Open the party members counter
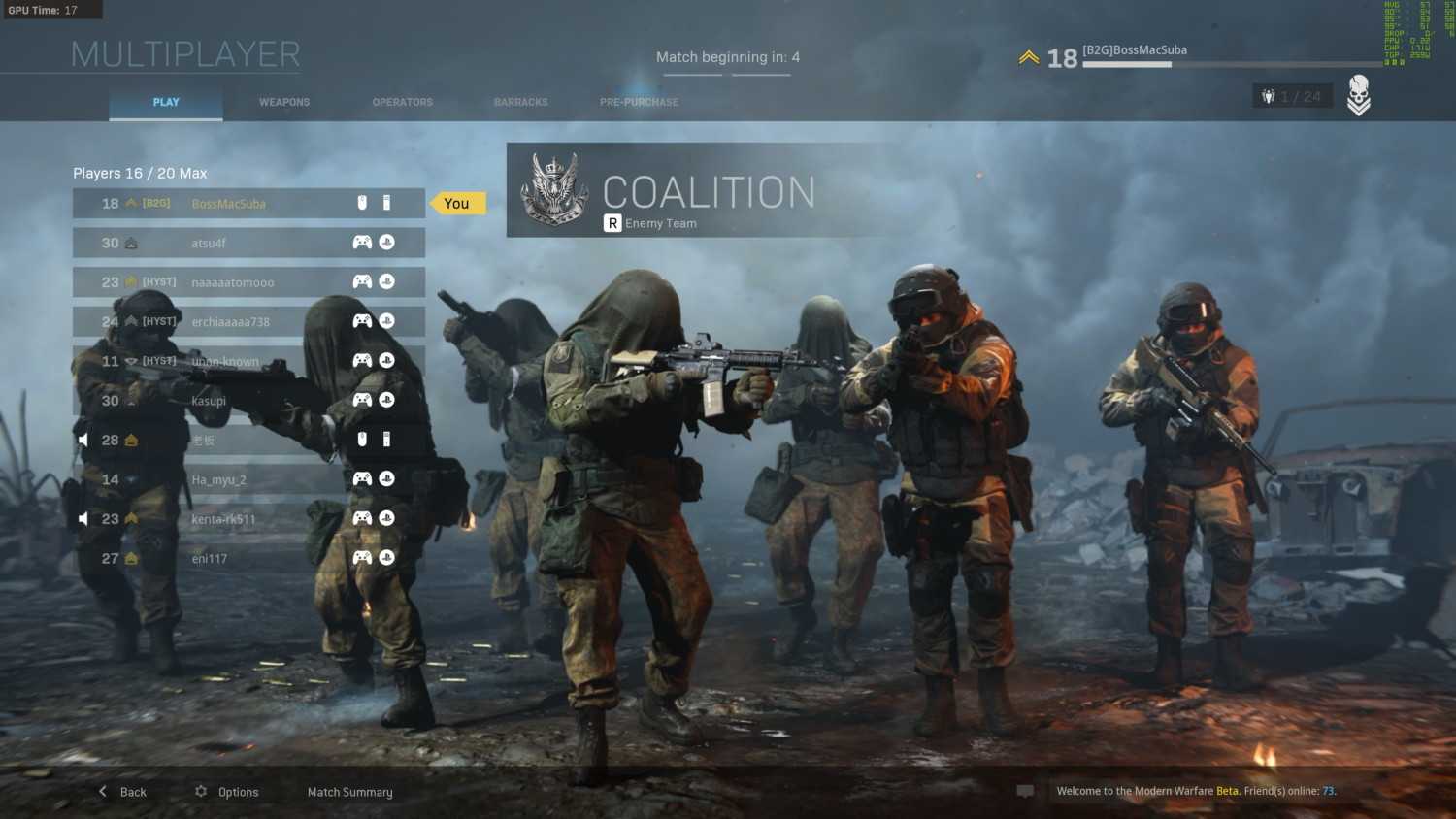This screenshot has height=819, width=1456. click(x=1292, y=96)
